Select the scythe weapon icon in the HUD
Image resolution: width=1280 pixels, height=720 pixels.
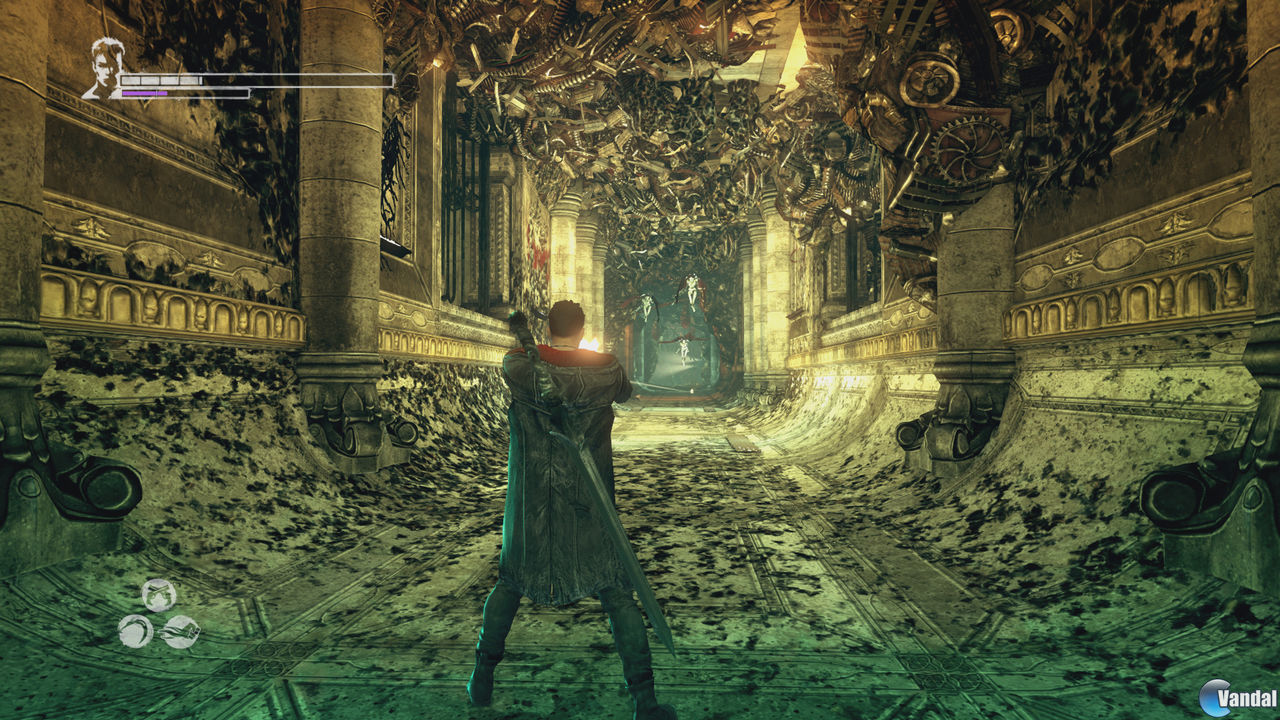[135, 631]
